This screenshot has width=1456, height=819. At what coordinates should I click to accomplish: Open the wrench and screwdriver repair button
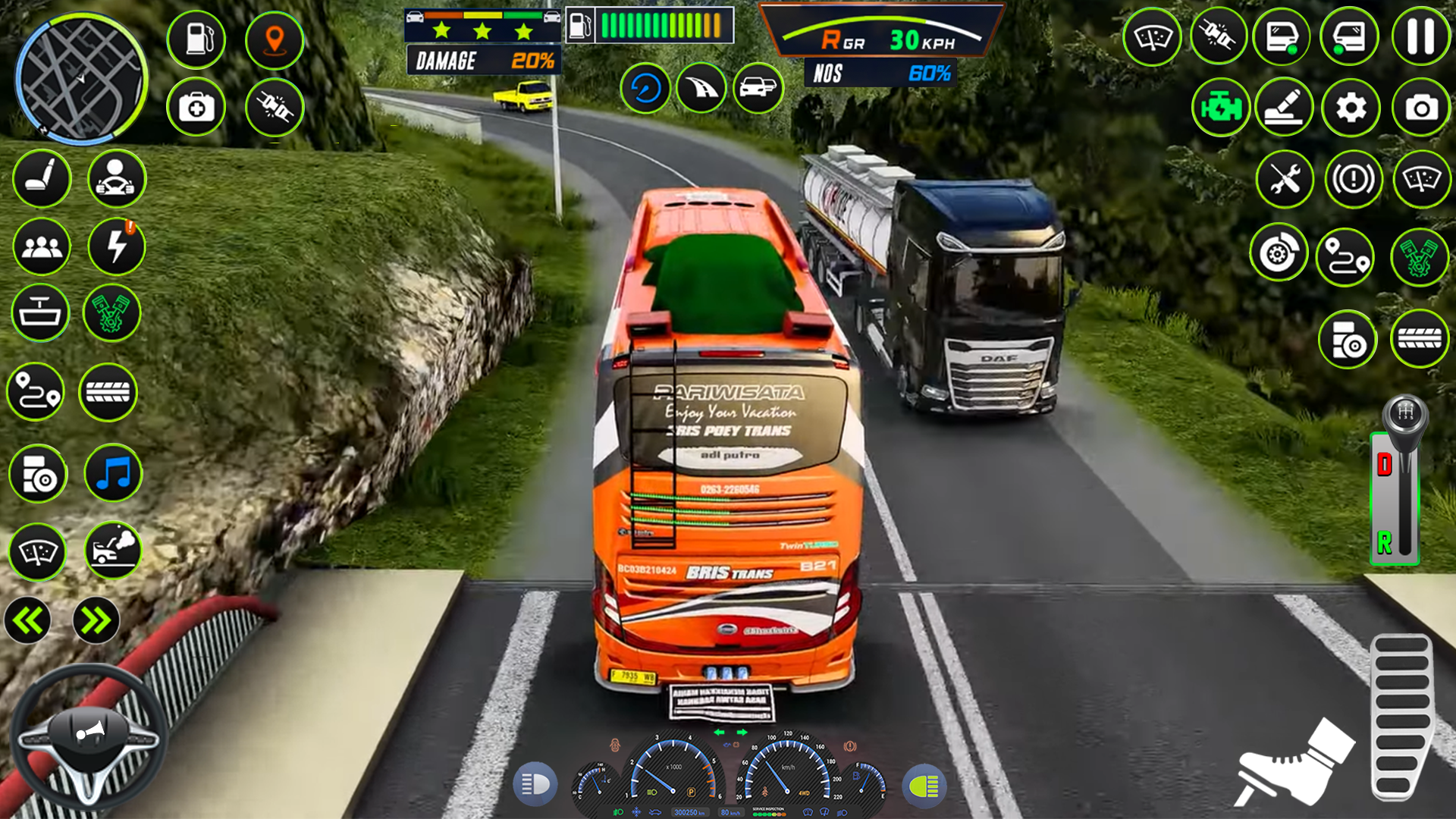(x=1284, y=180)
